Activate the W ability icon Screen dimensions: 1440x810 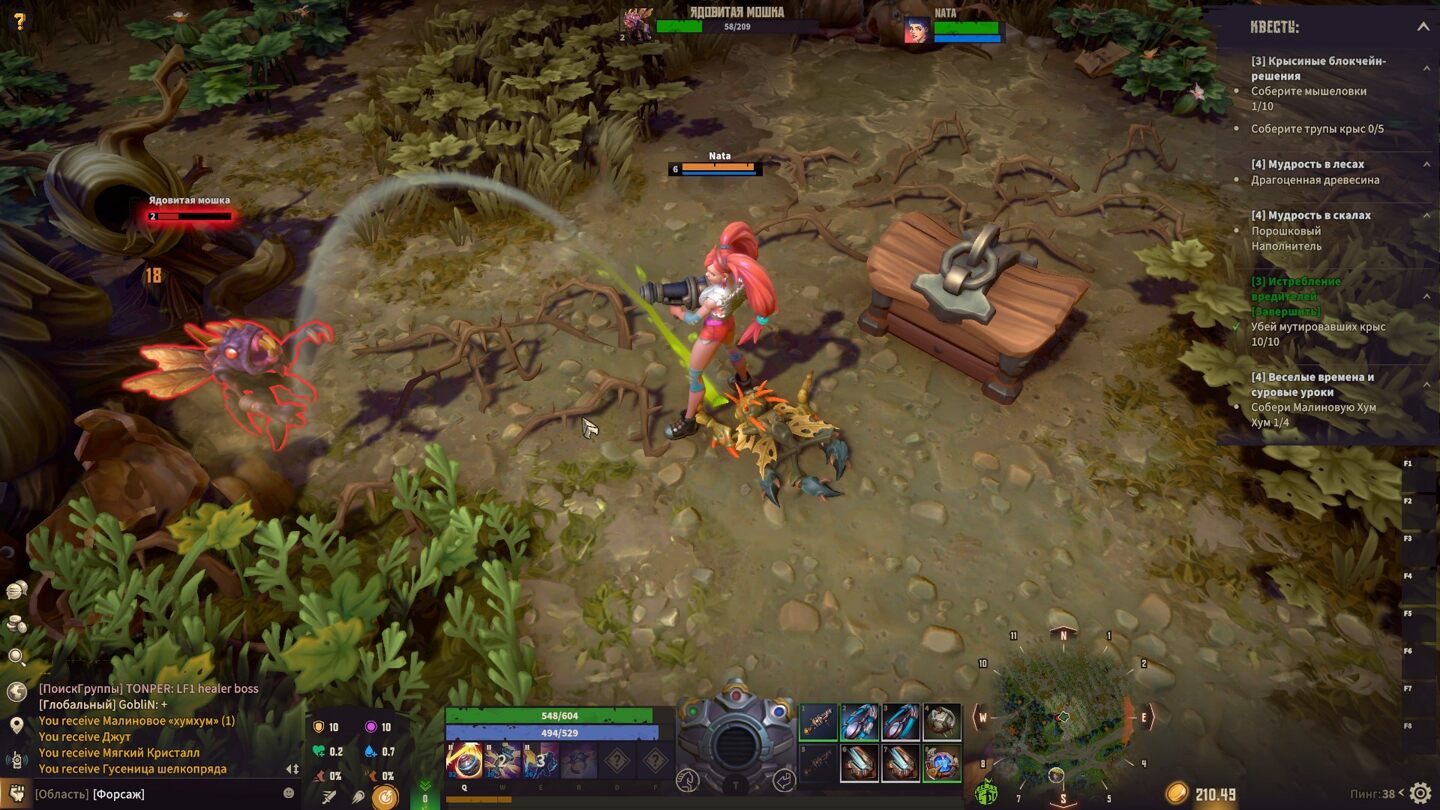point(503,761)
